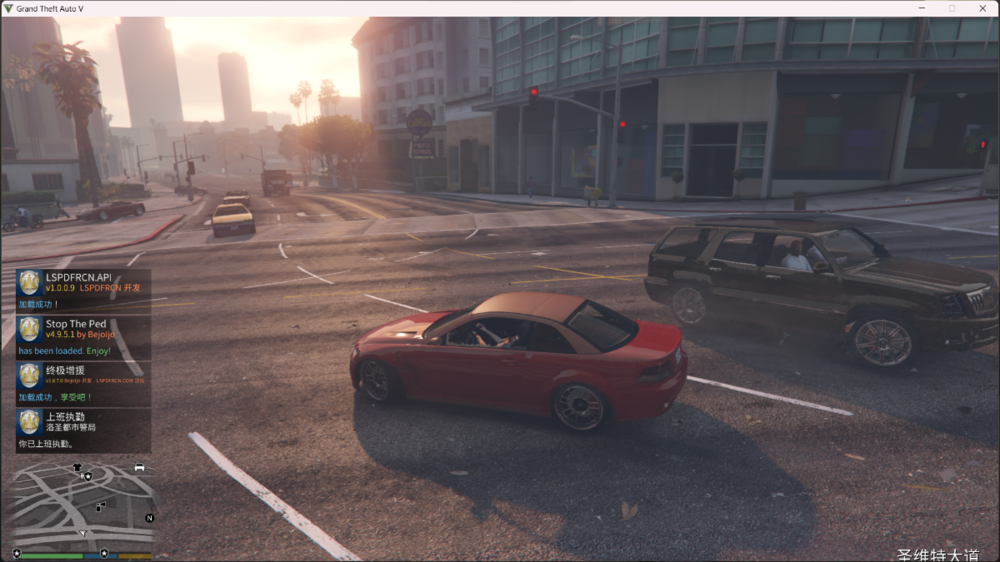The image size is (1000, 562).
Task: Select the clothing shop shirt marker on minimap
Action: point(77,468)
